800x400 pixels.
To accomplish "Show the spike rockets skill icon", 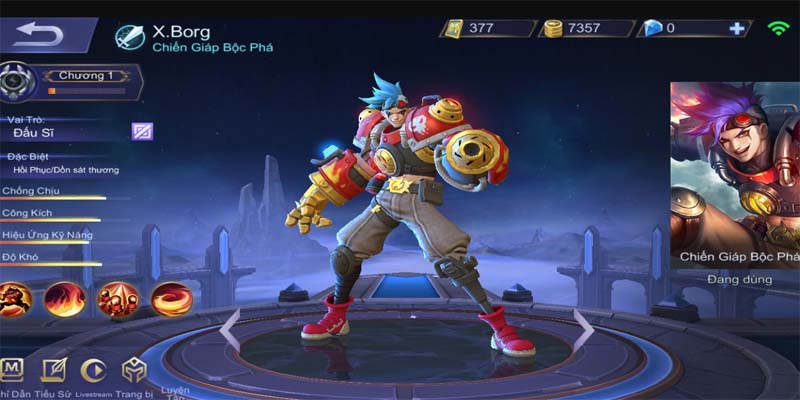I will [117, 297].
